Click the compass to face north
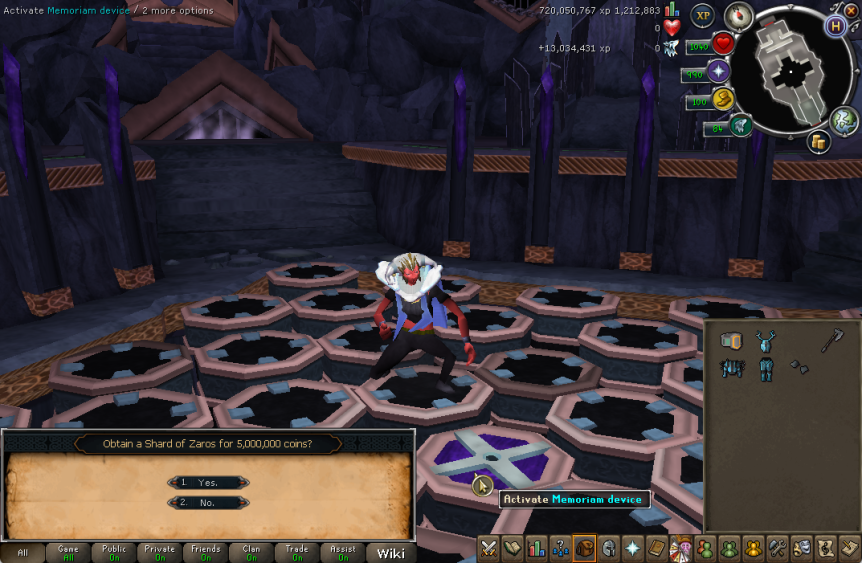The width and height of the screenshot is (862, 563). [738, 15]
